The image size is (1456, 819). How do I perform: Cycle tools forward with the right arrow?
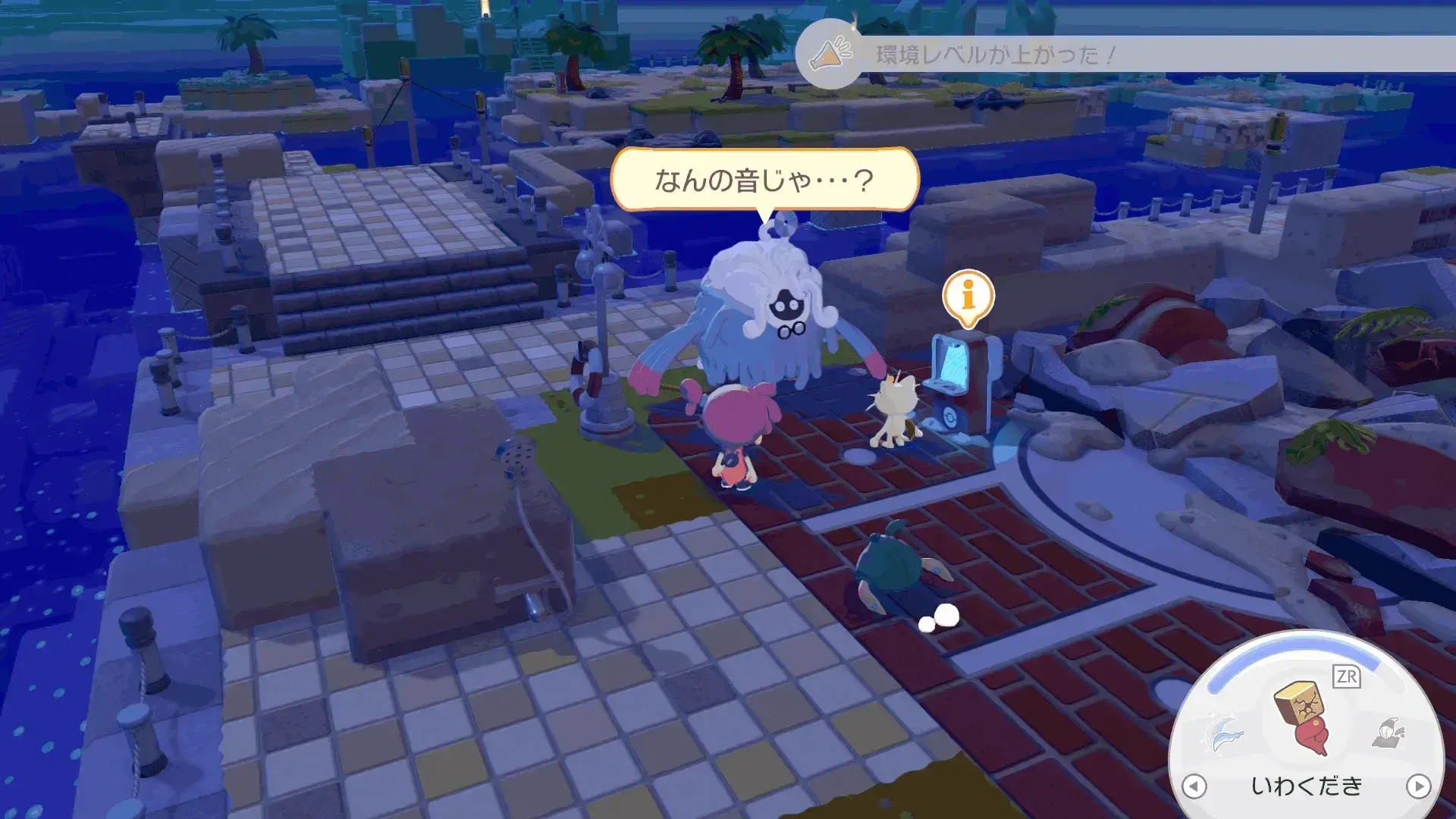[1420, 788]
